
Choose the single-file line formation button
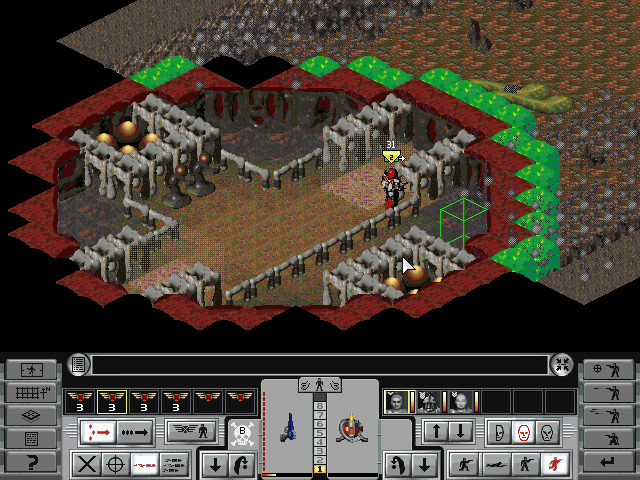tap(134, 432)
